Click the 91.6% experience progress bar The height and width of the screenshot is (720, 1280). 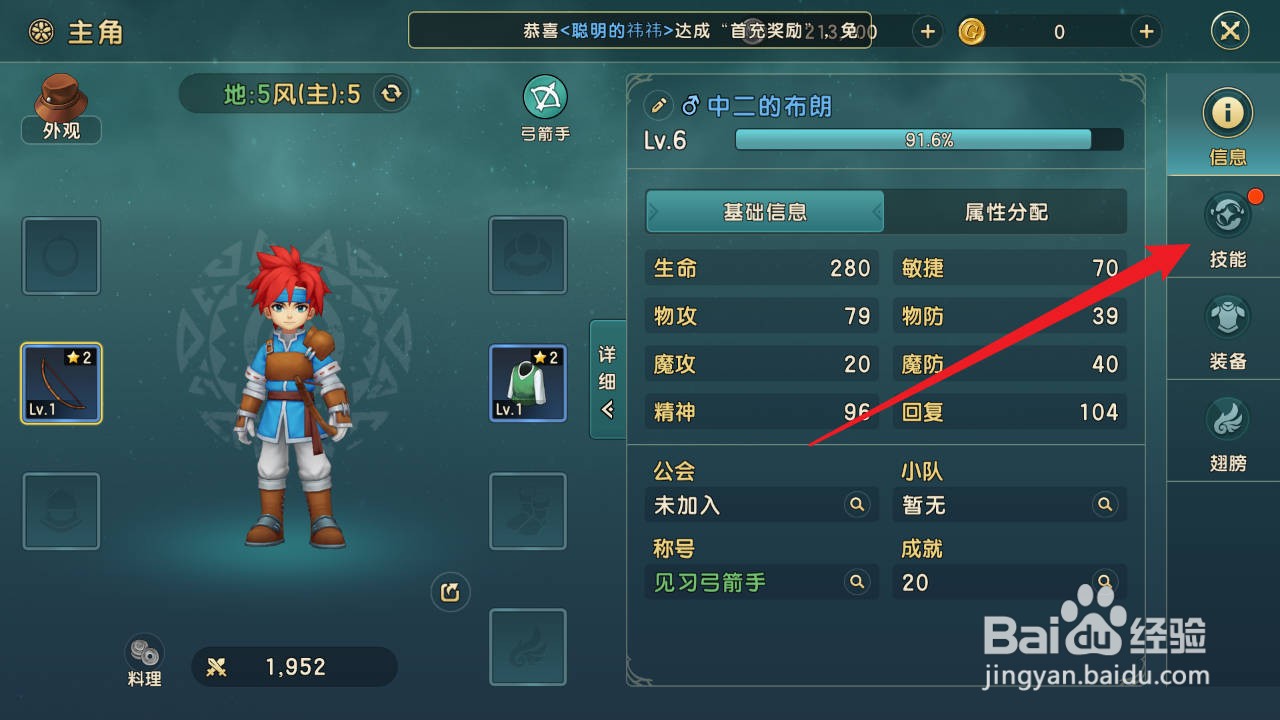click(x=915, y=140)
